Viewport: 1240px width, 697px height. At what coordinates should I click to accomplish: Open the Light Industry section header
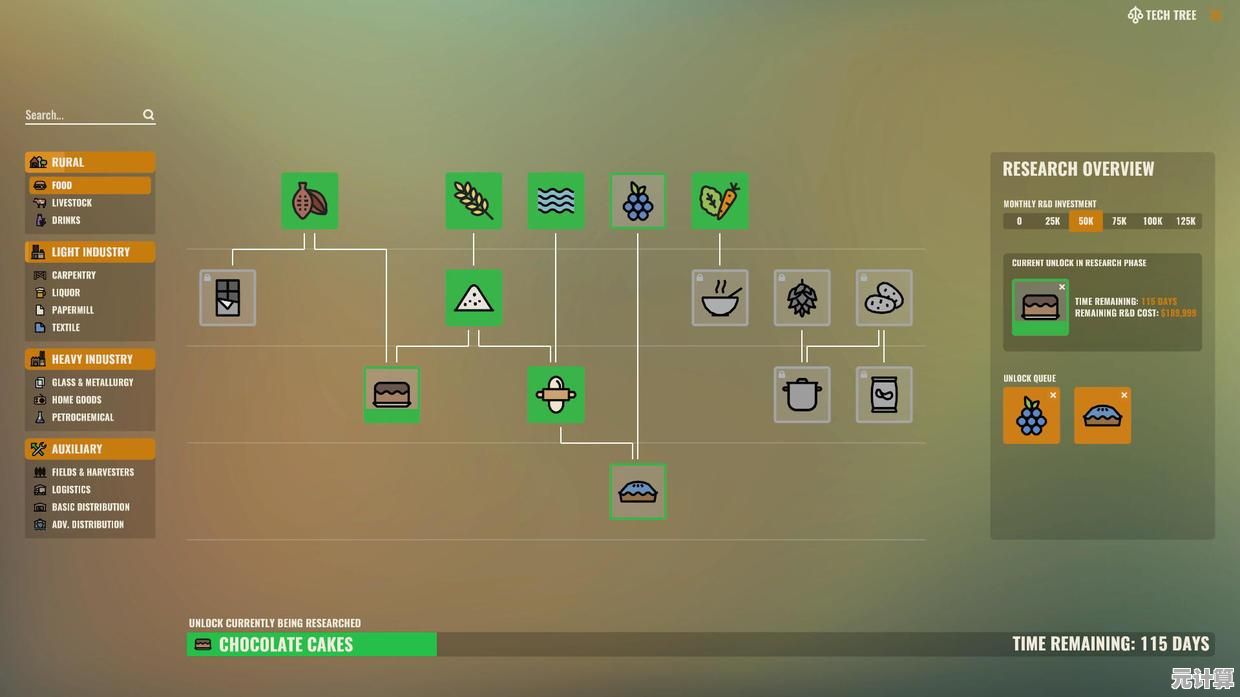(x=90, y=252)
